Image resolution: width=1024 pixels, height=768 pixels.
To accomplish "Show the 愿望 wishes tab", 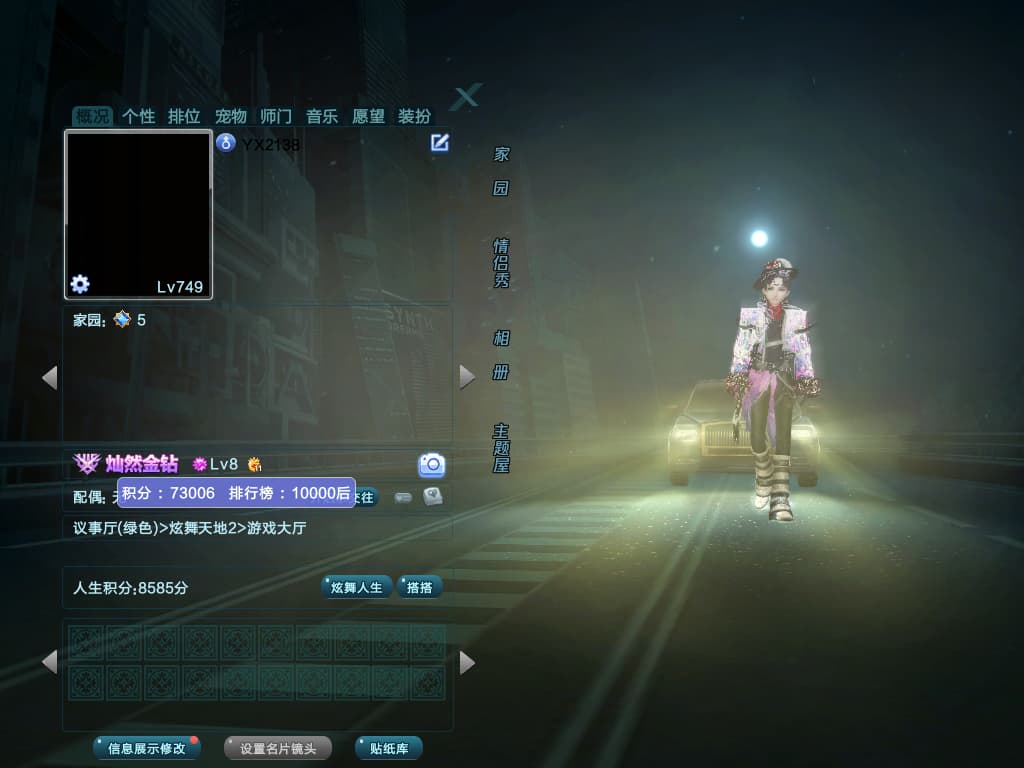I will [368, 116].
